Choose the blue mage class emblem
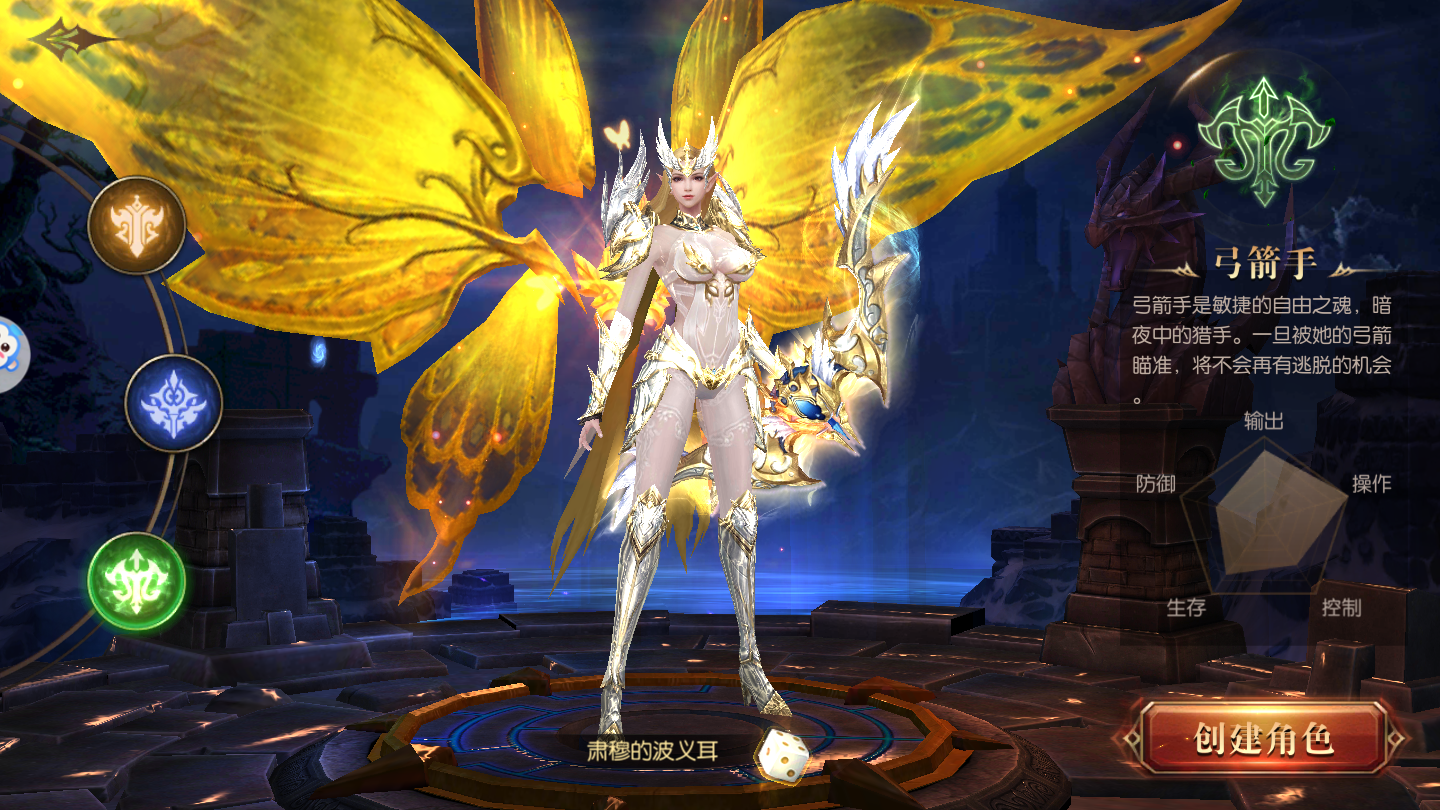Viewport: 1440px width, 810px height. click(173, 404)
